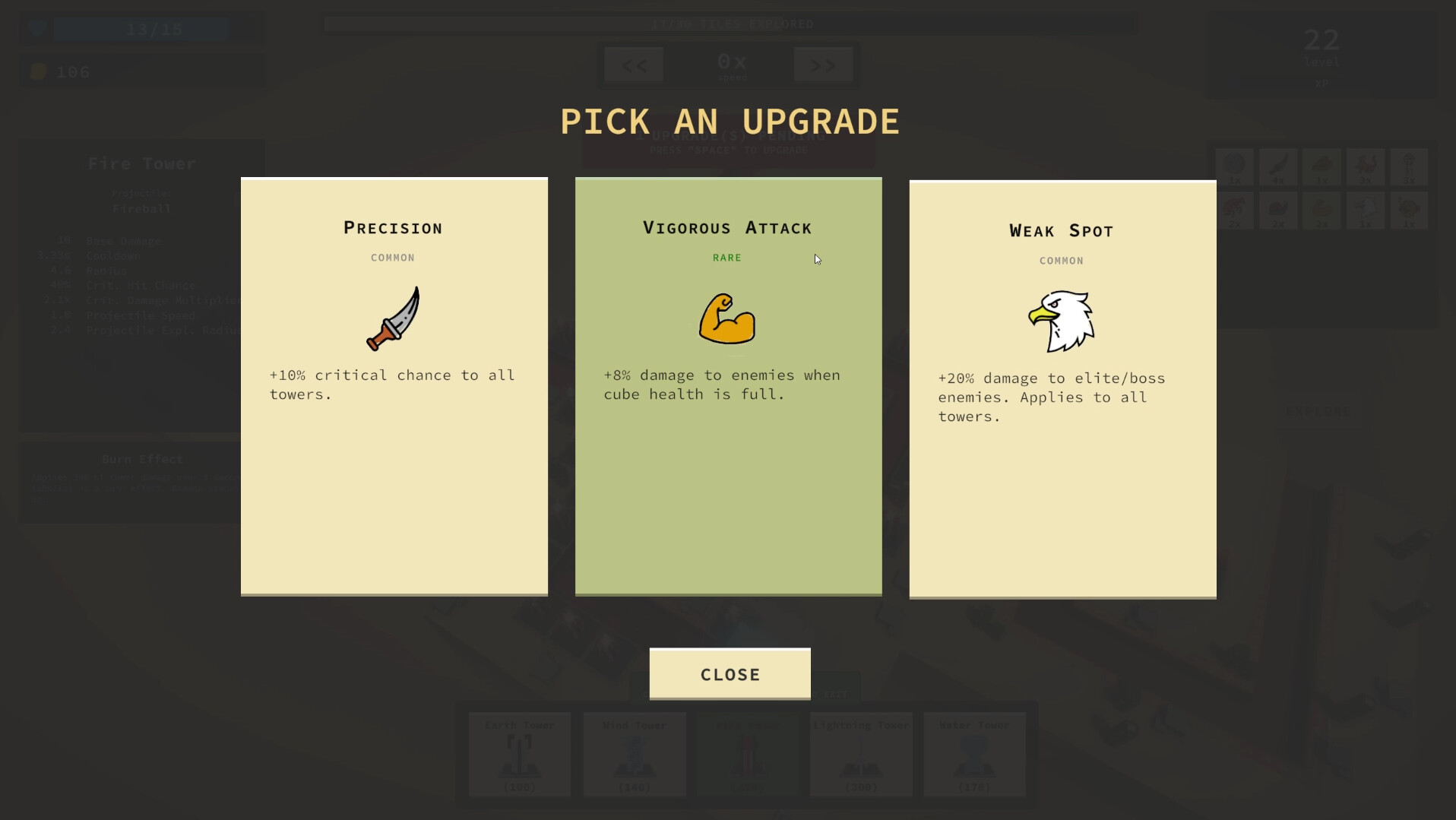Select the Earth Tower build icon

pyautogui.click(x=518, y=754)
